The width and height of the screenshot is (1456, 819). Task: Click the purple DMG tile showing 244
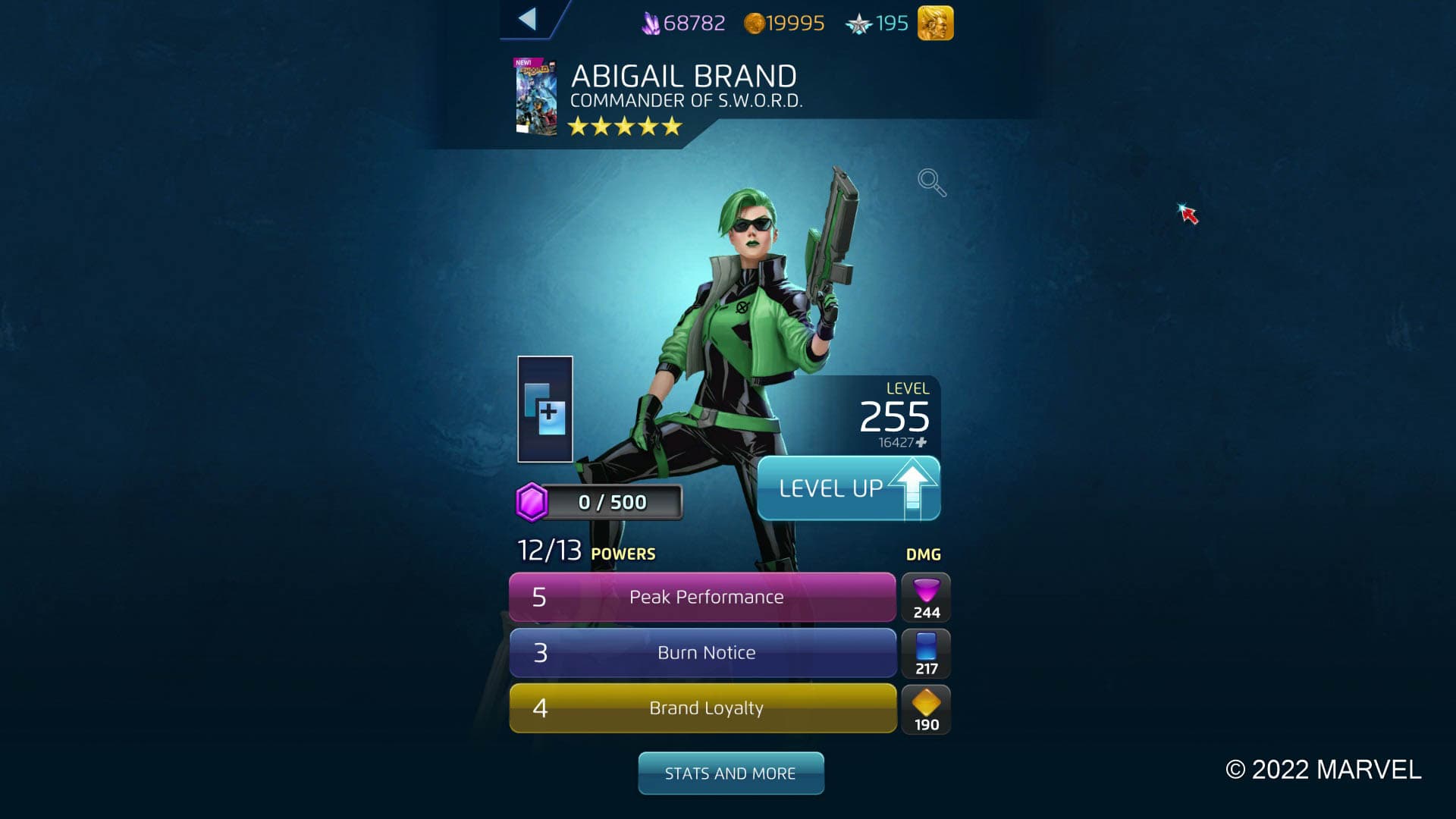[925, 598]
